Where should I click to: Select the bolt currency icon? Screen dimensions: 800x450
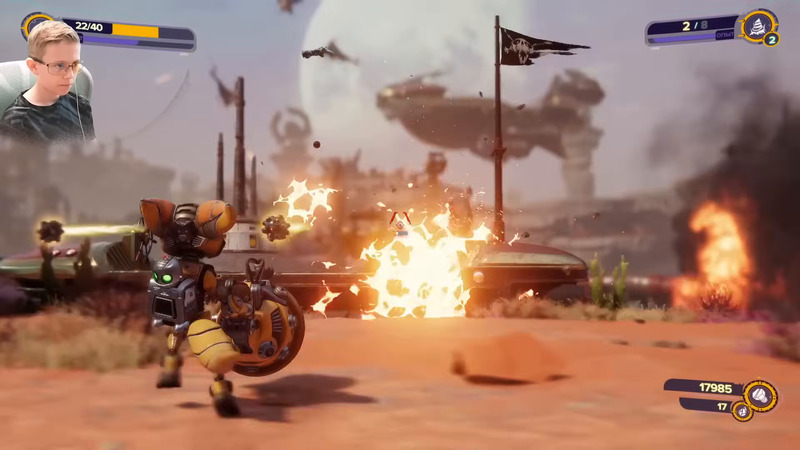click(758, 395)
